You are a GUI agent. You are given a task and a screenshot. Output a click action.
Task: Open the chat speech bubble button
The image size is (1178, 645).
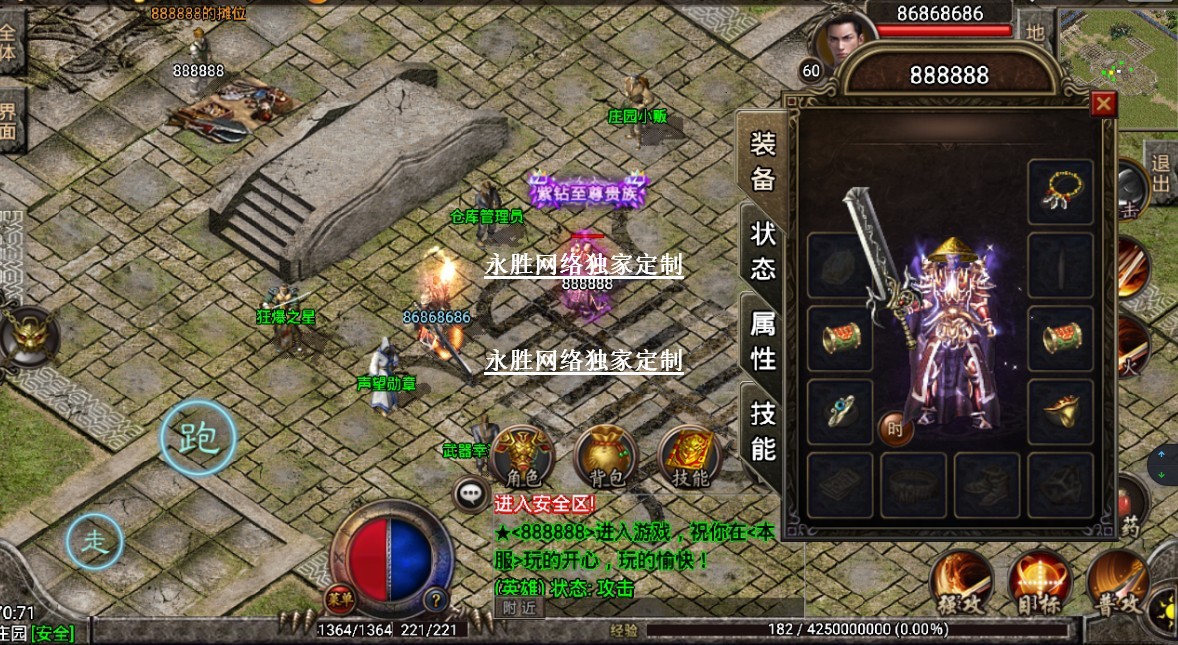coord(470,493)
